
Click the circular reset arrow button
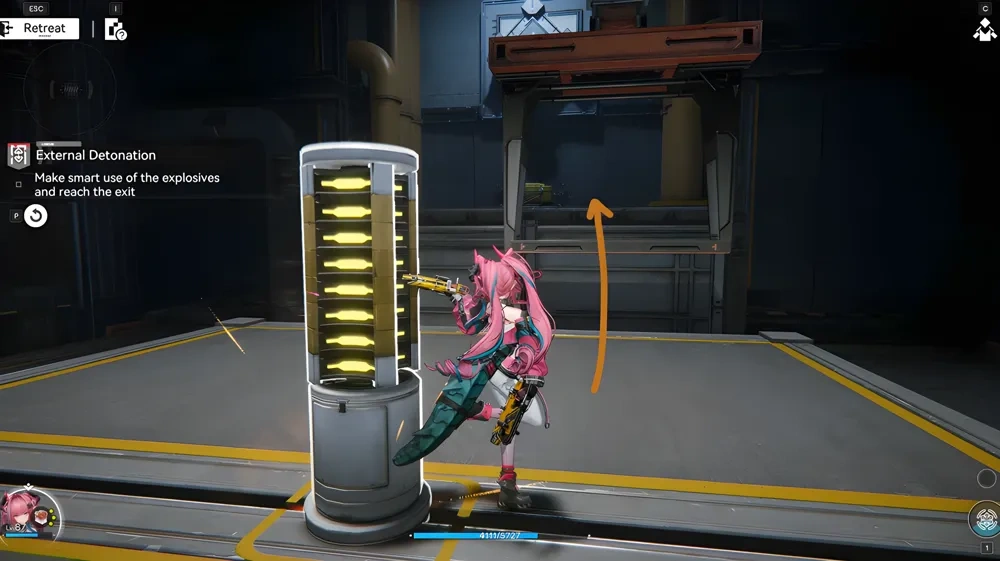click(36, 215)
